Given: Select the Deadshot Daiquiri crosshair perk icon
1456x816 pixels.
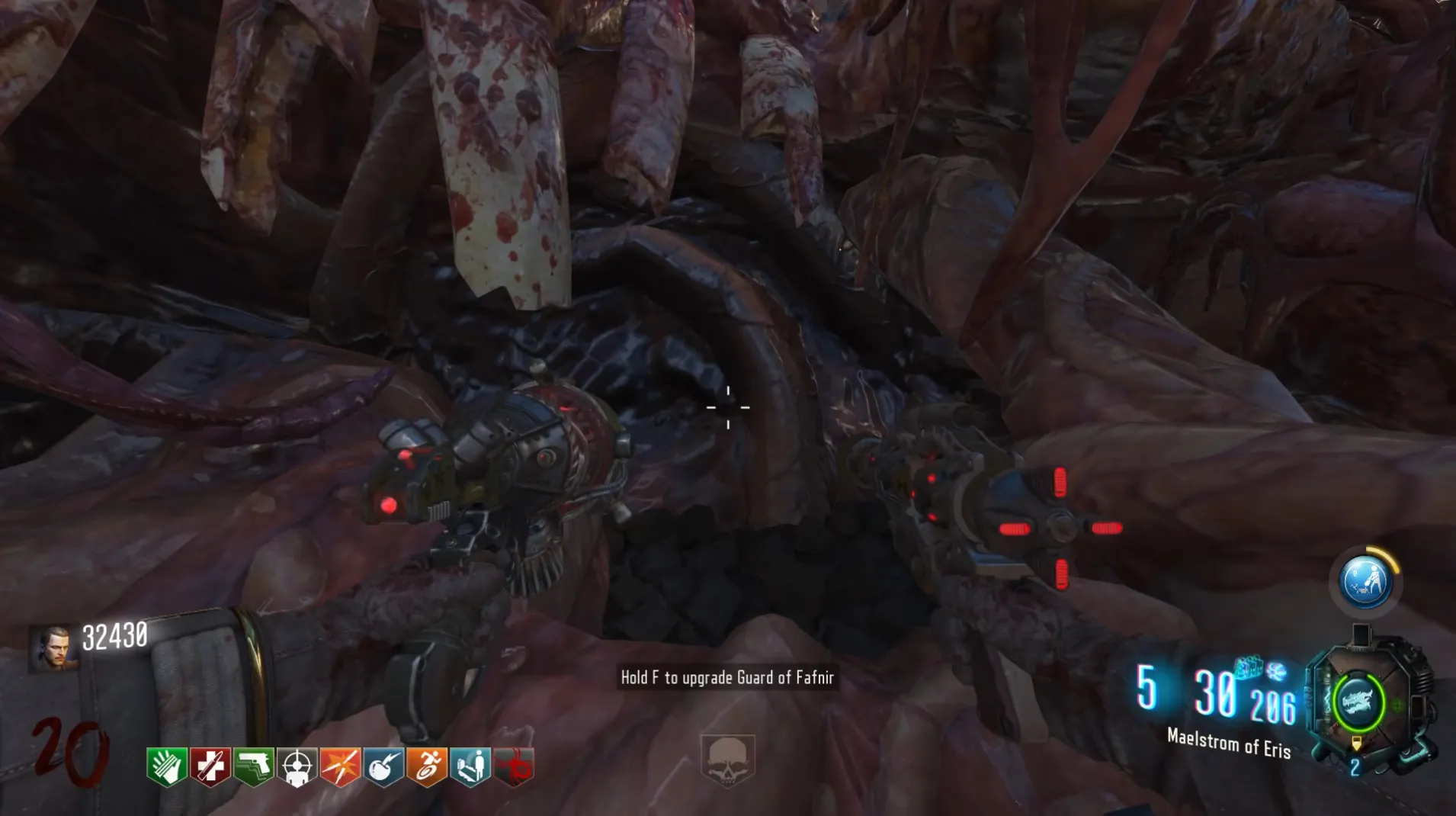Looking at the screenshot, I should tap(297, 766).
